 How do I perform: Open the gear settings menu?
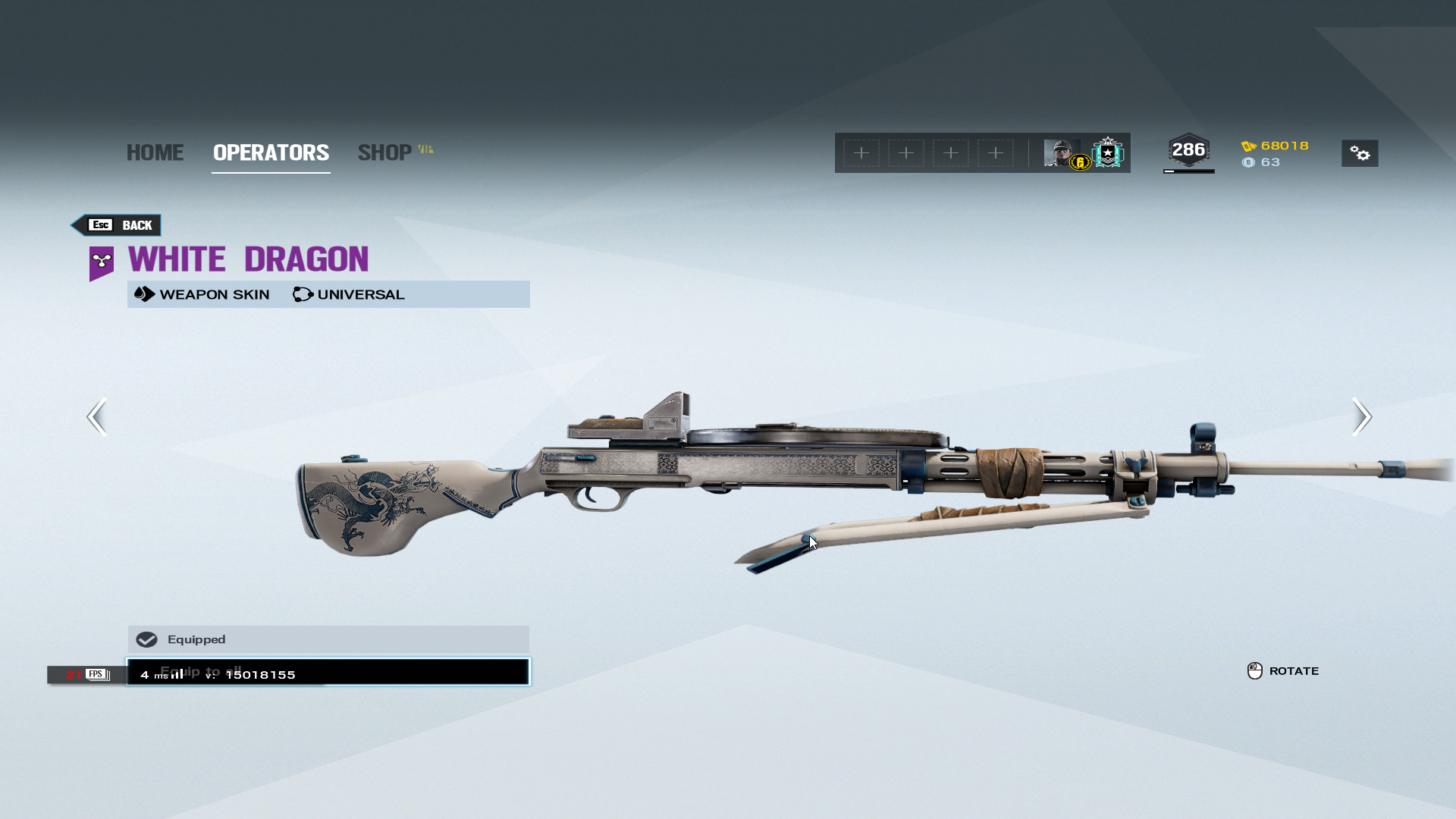(1360, 153)
